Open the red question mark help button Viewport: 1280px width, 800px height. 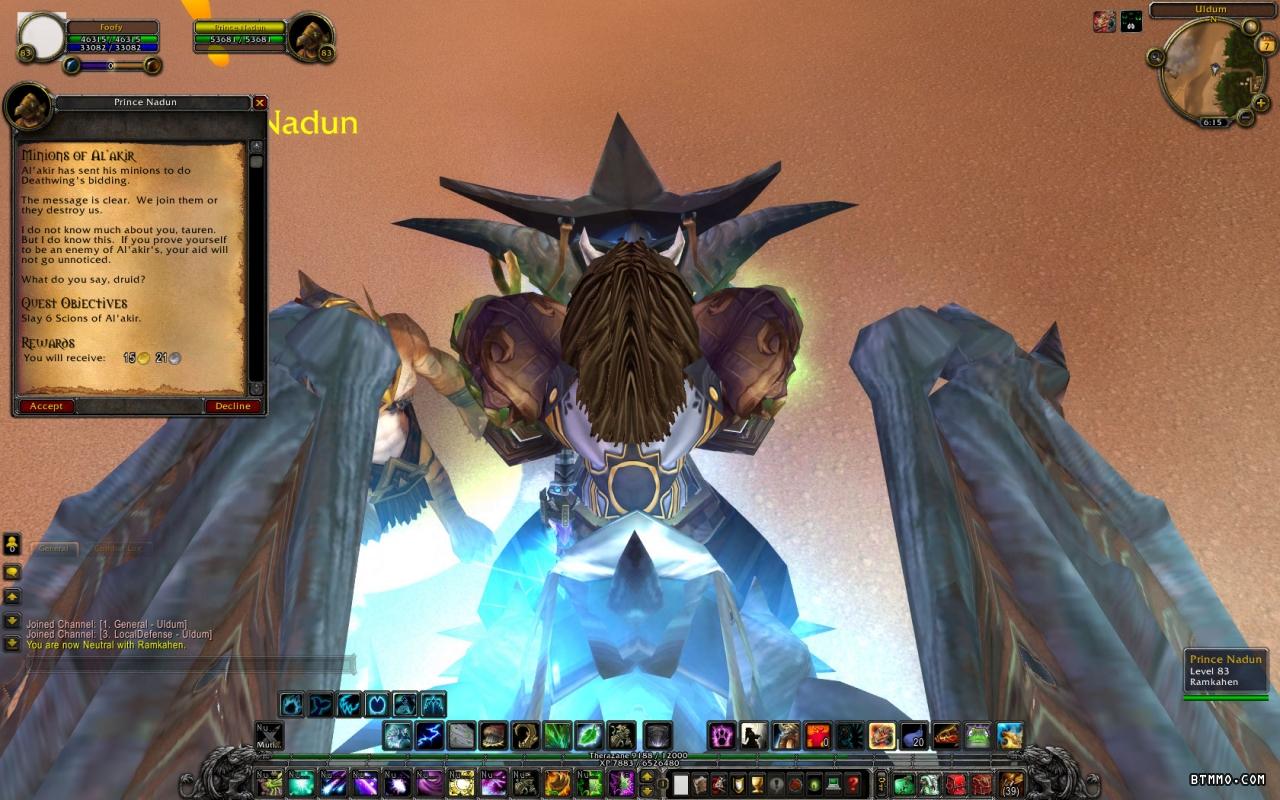pyautogui.click(x=853, y=784)
